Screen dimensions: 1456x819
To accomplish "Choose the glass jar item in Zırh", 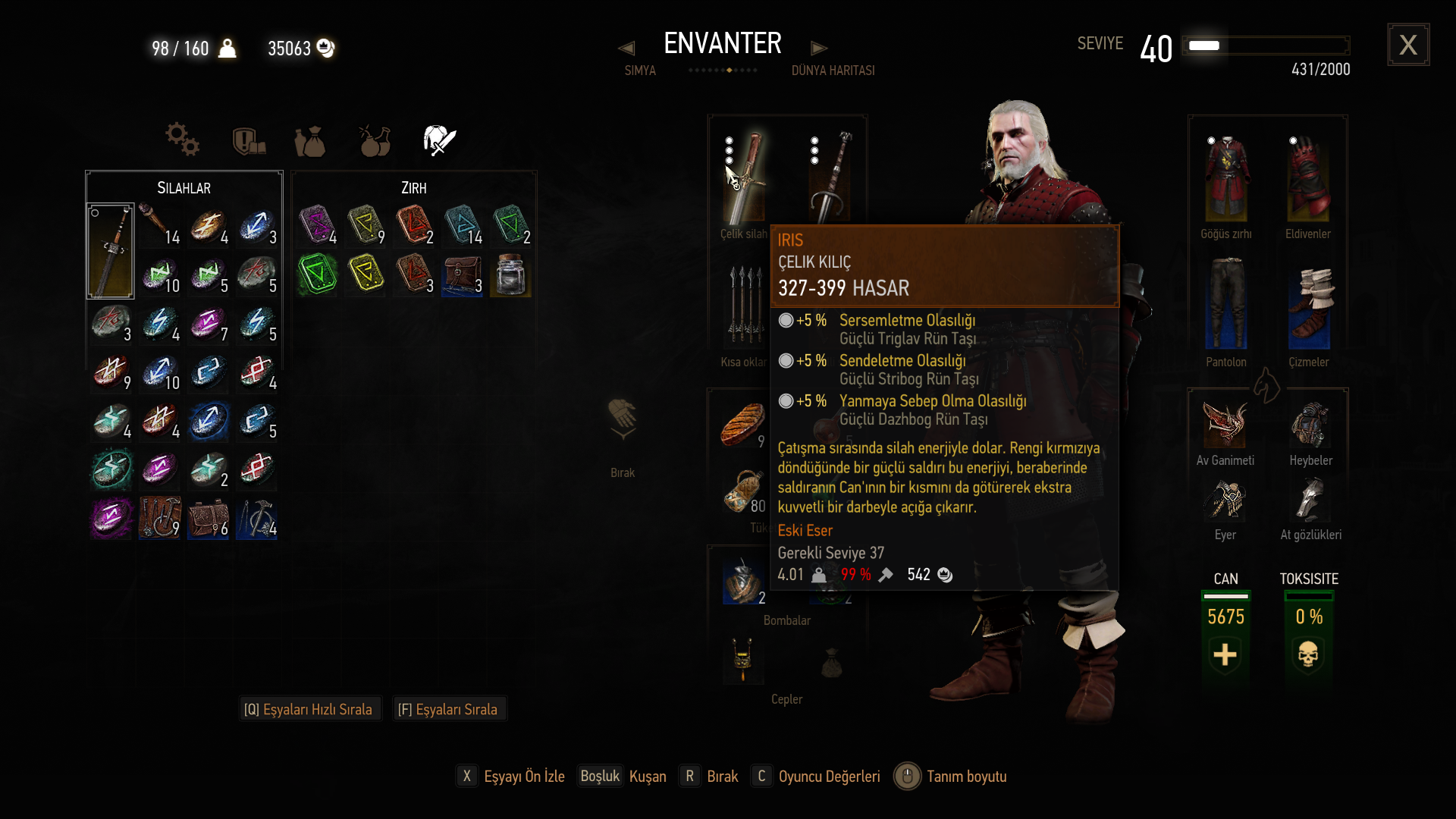I will [510, 275].
